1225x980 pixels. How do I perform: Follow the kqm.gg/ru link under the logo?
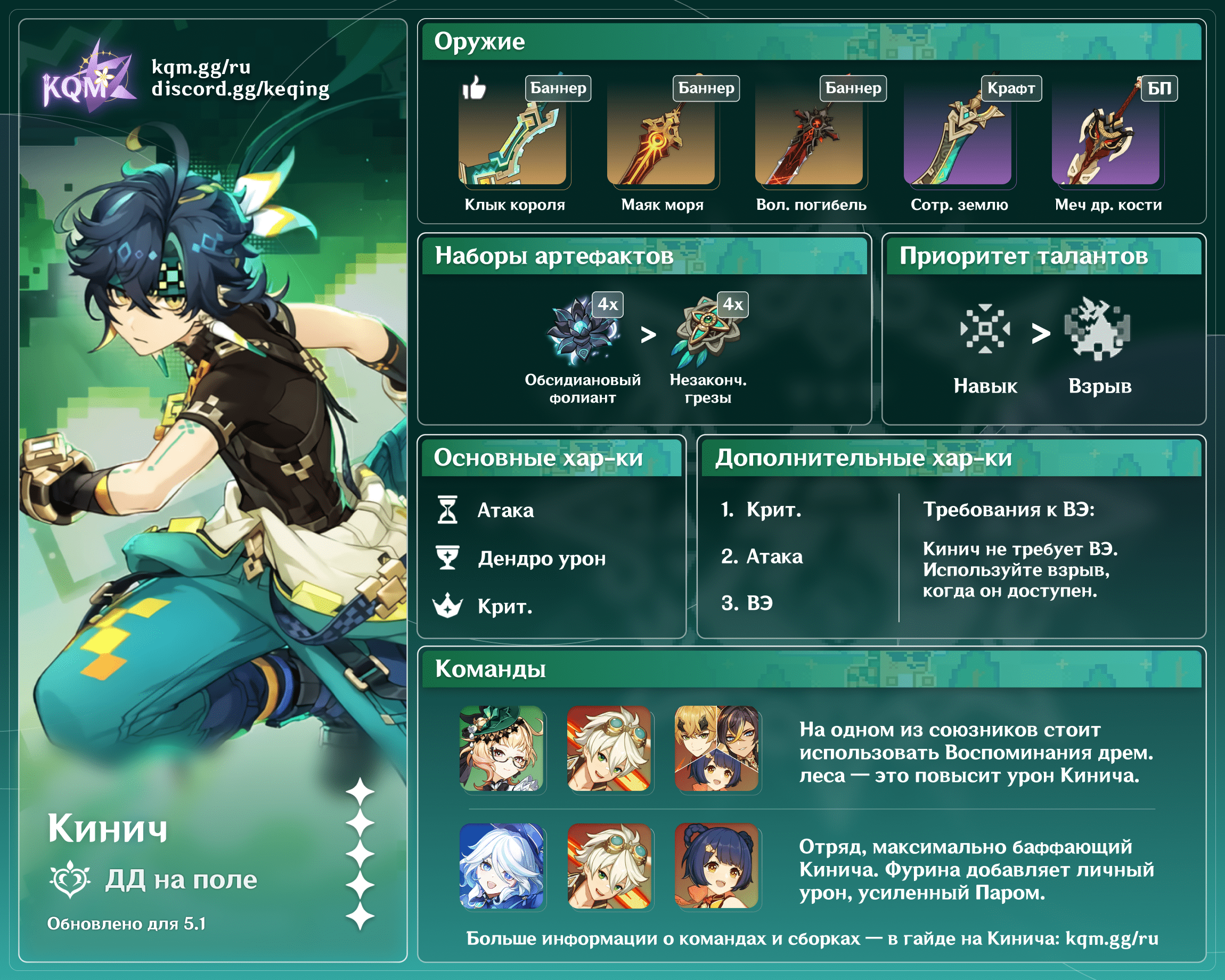tap(201, 67)
